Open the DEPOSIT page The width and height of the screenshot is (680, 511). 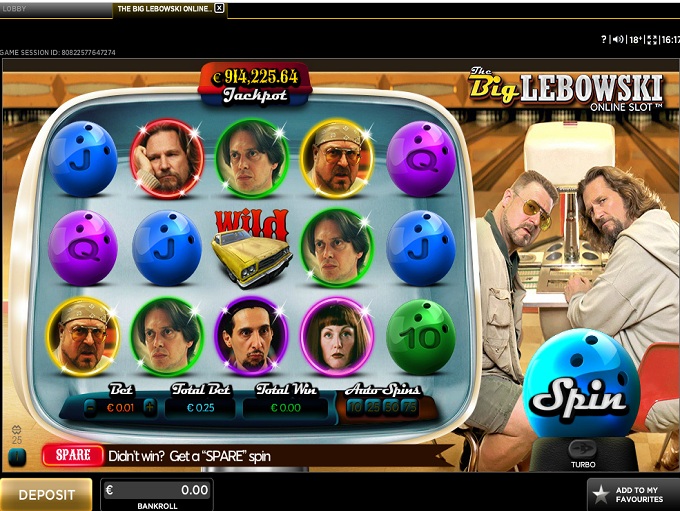tap(47, 495)
